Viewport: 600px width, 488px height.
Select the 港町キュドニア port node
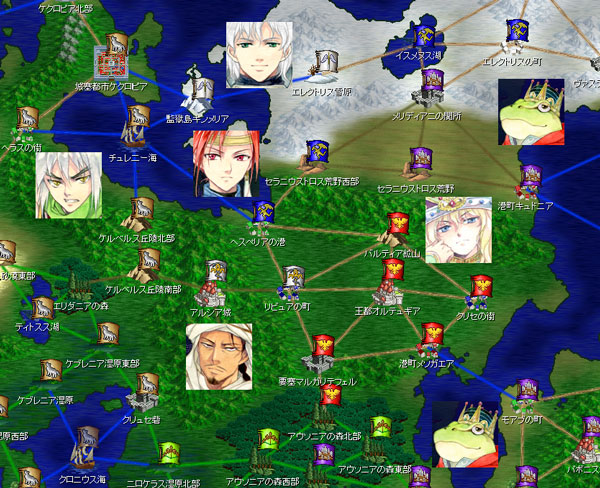pyautogui.click(x=530, y=182)
